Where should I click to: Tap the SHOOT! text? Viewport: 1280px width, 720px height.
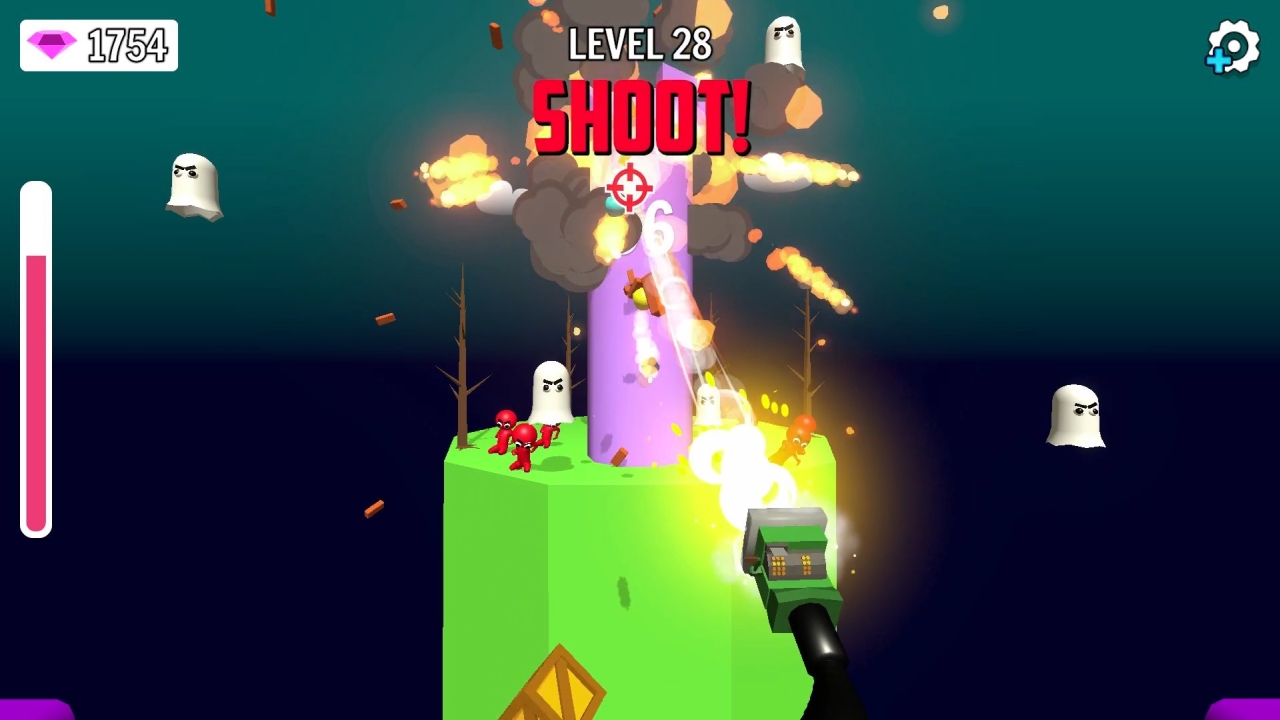(x=638, y=115)
